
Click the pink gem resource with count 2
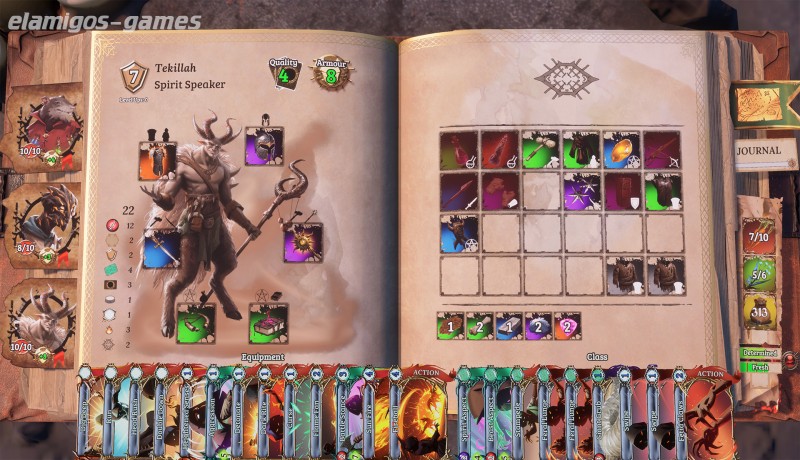(x=567, y=325)
